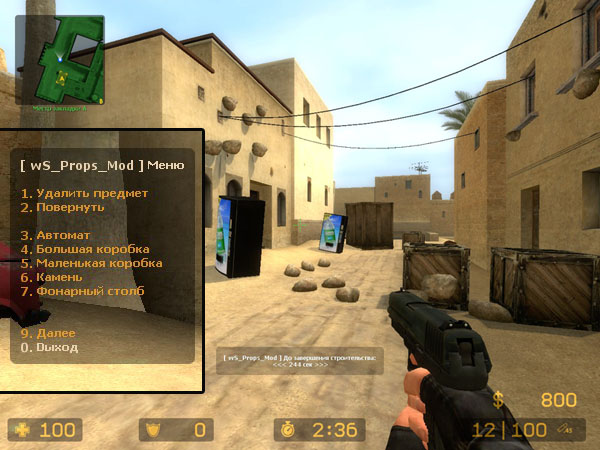Select "Удалить предмет" menu option
This screenshot has height=450, width=600.
(x=85, y=193)
